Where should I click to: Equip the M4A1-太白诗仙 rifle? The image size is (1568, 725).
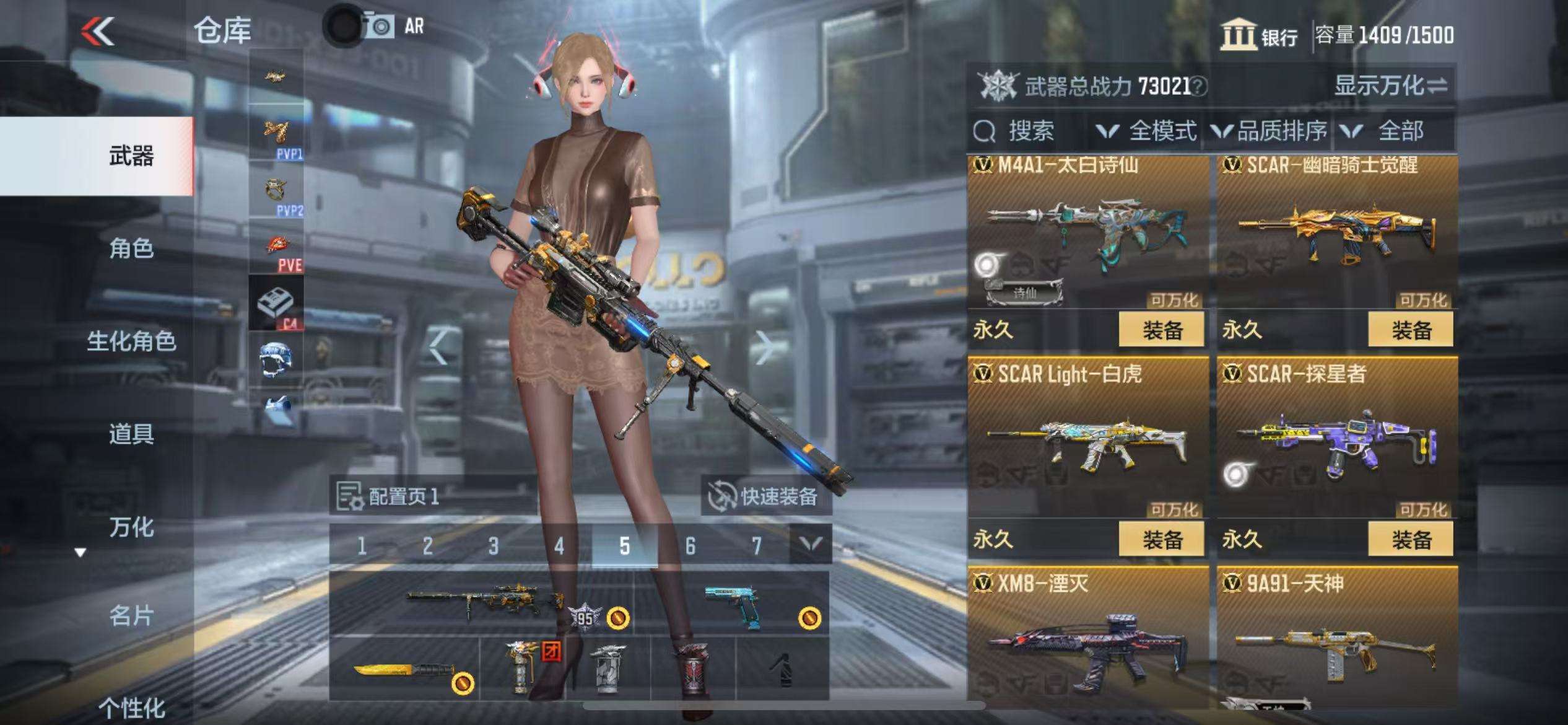[1161, 330]
